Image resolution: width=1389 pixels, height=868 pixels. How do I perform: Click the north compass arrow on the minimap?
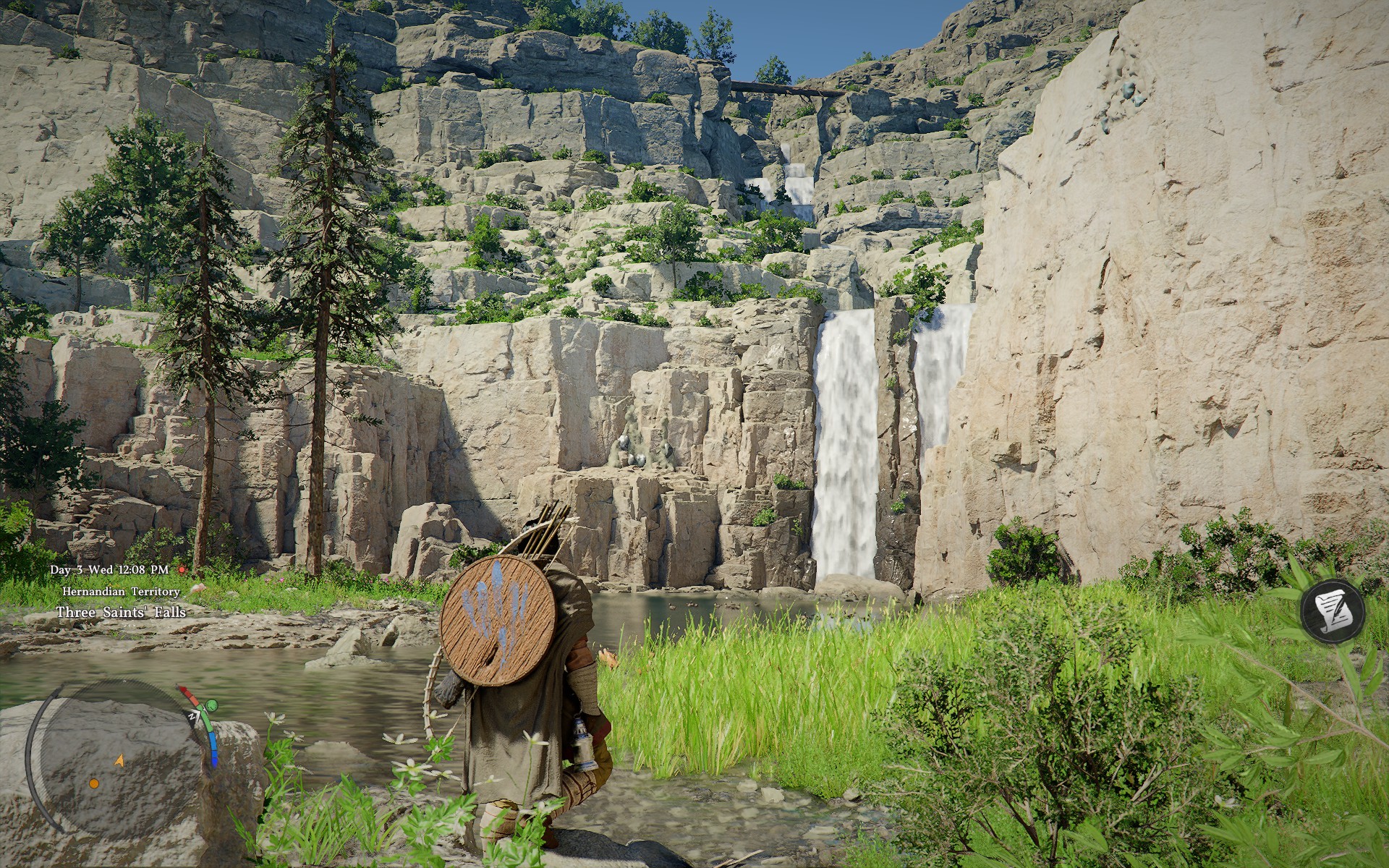194,716
